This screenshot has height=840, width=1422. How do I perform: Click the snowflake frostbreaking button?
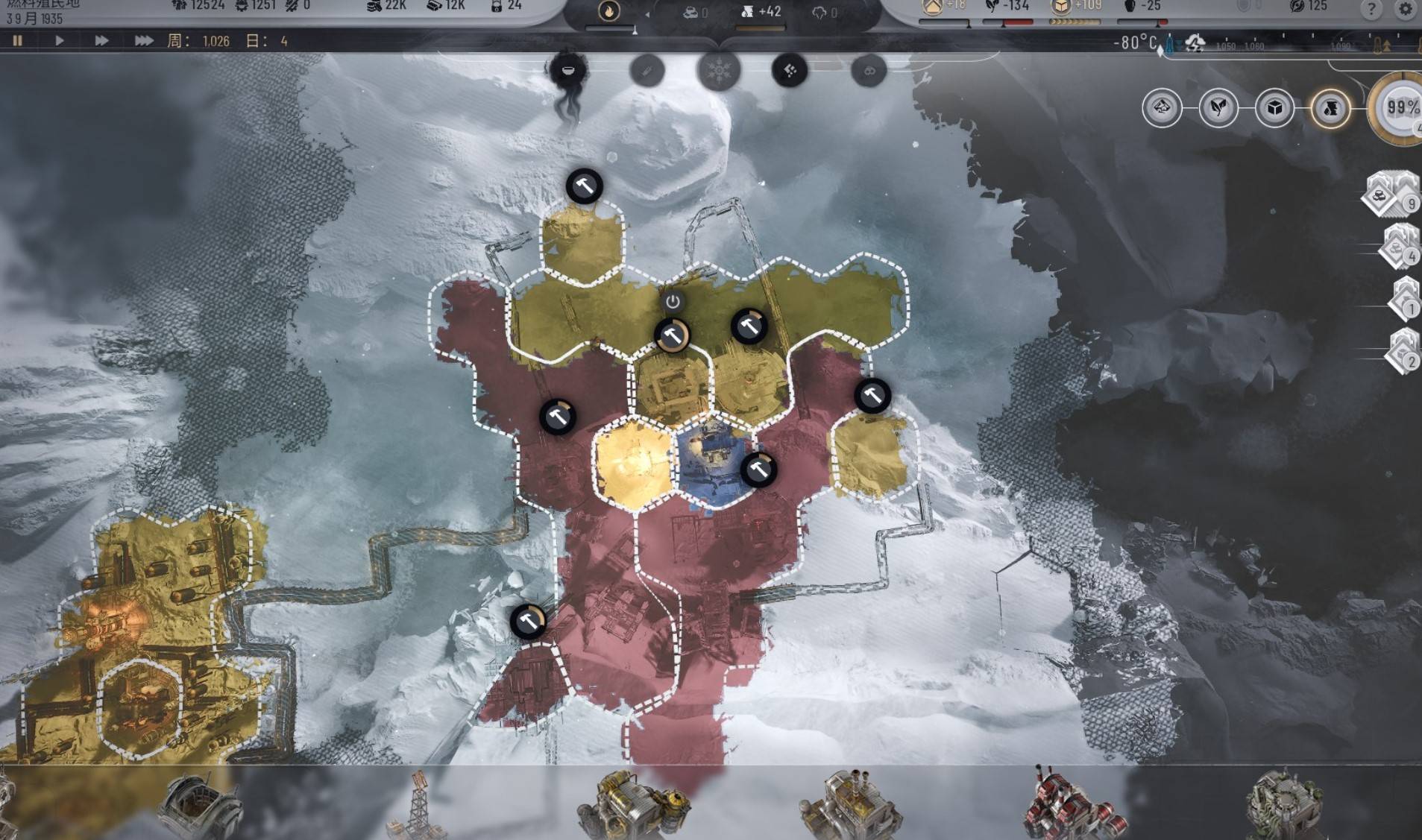pos(718,72)
